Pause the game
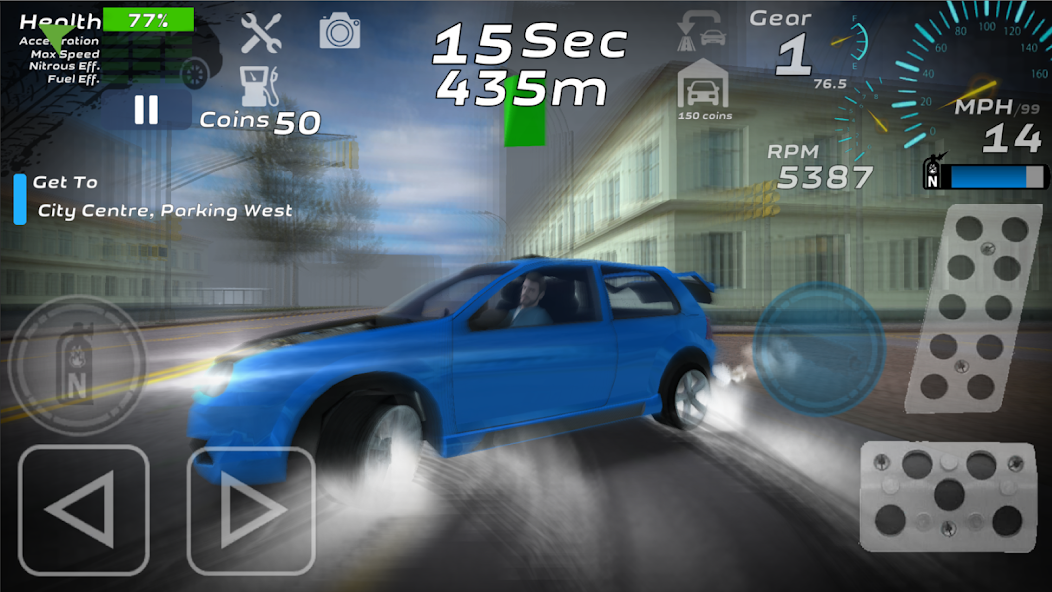Screen dimensions: 1052x592 [147, 110]
